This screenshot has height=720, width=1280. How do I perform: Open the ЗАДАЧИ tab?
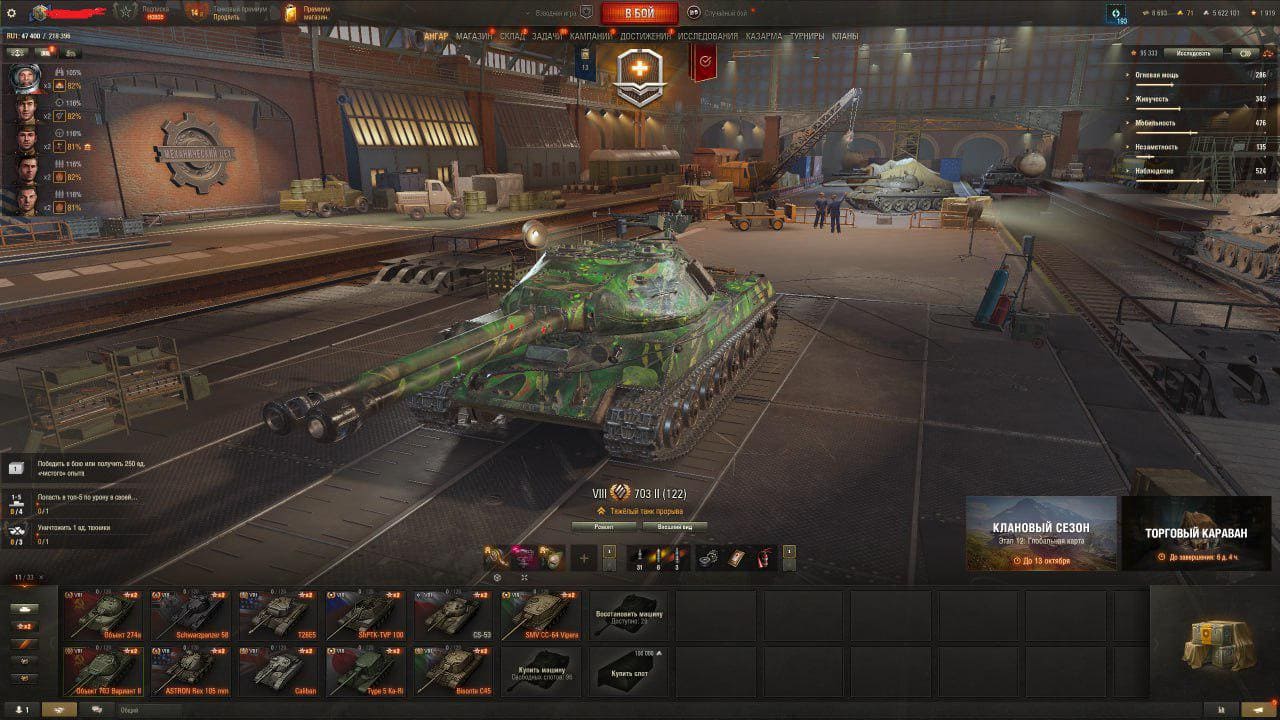point(546,36)
